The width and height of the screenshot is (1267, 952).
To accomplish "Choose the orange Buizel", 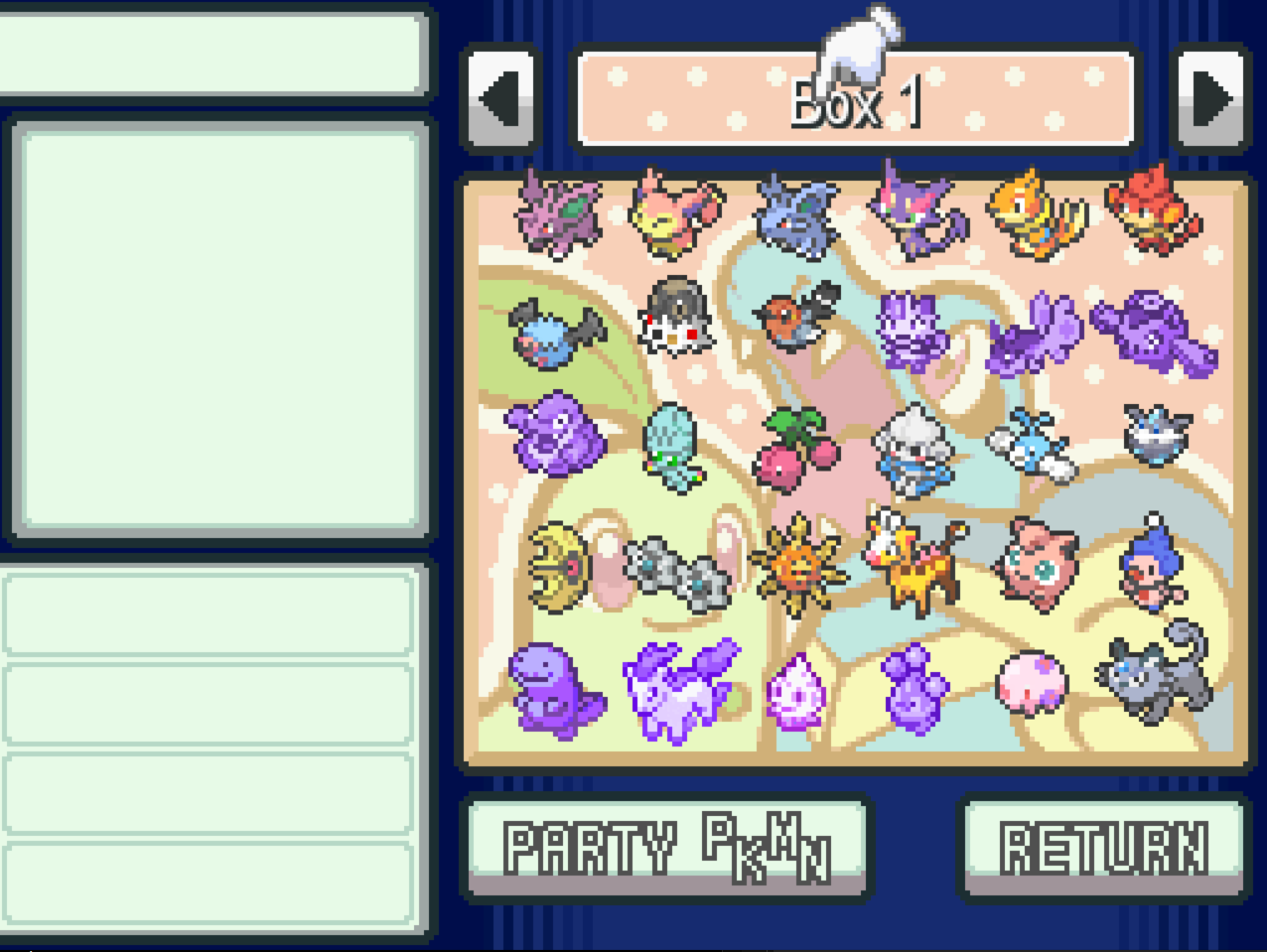I will pyautogui.click(x=1035, y=214).
